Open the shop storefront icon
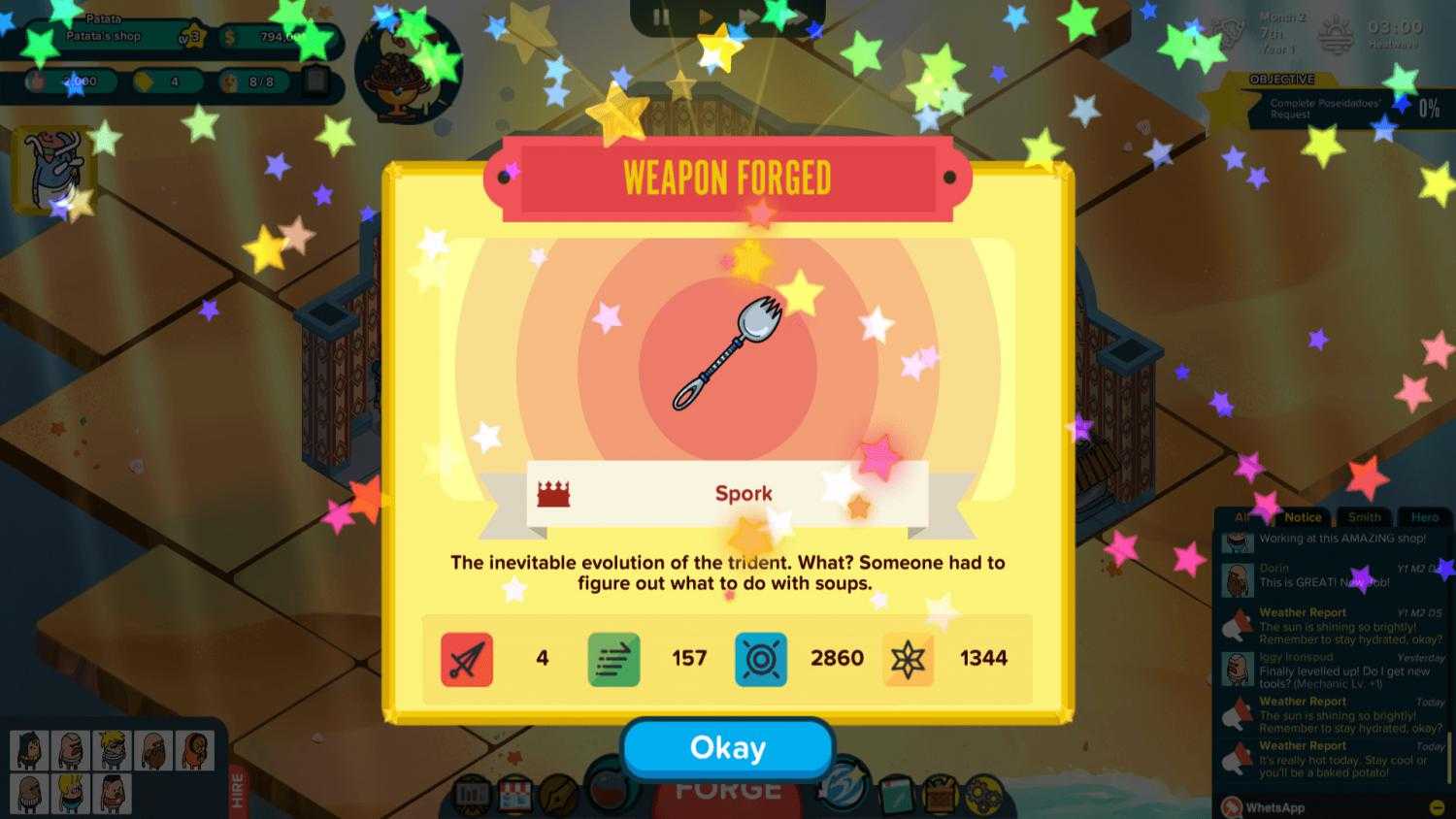 [x=513, y=796]
